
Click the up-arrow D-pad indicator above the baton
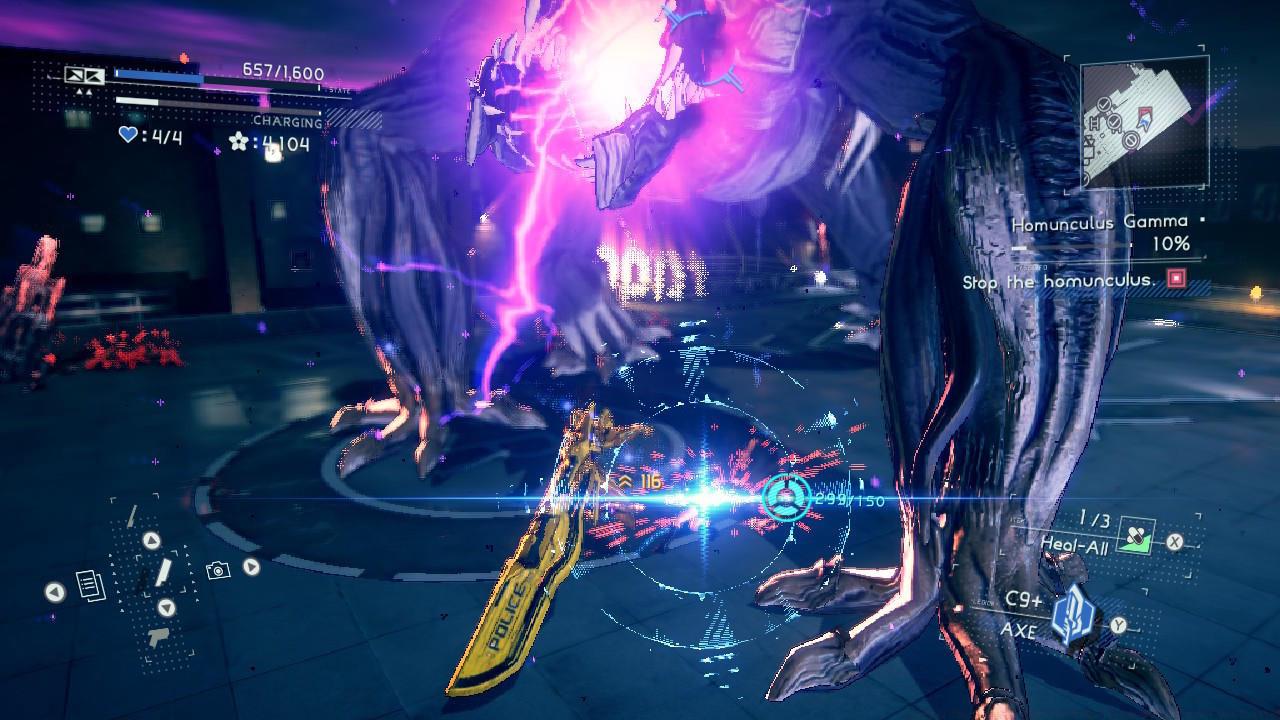coord(150,539)
